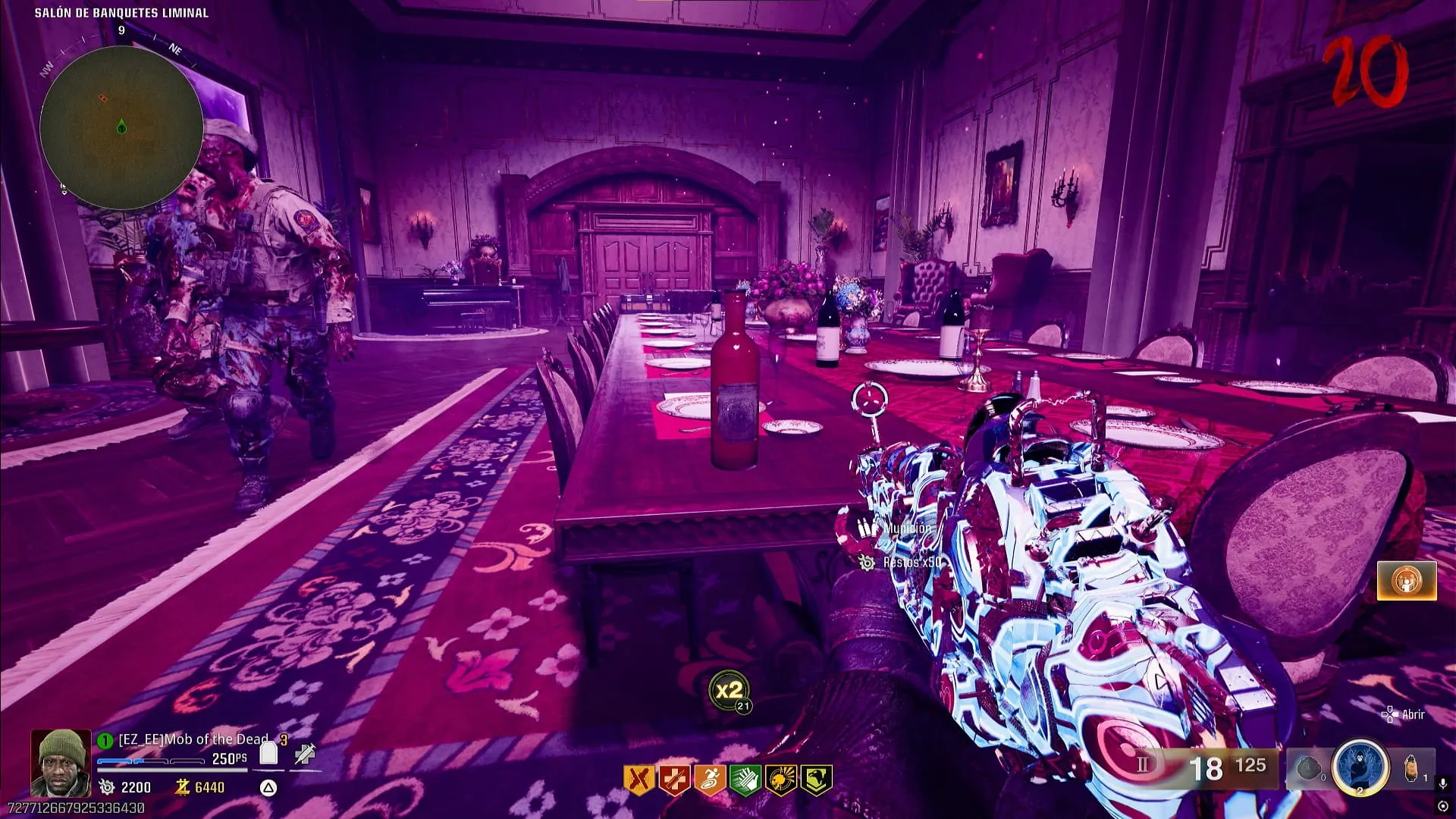Click the armor plate icon
Image resolution: width=1456 pixels, height=819 pixels.
click(268, 753)
